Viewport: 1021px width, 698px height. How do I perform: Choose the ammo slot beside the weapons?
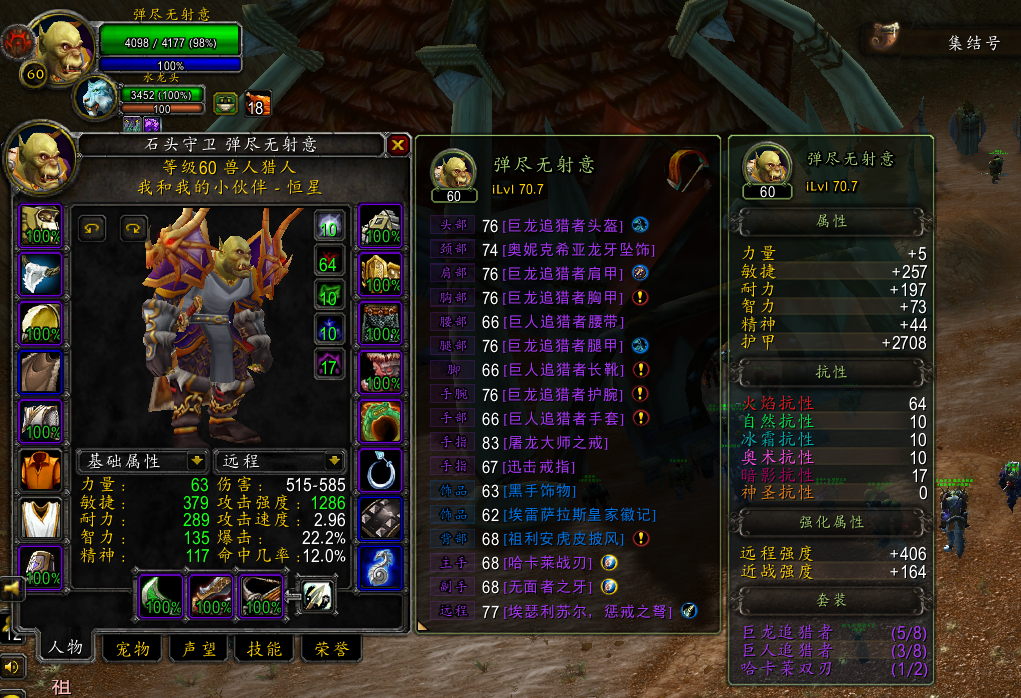(x=317, y=596)
